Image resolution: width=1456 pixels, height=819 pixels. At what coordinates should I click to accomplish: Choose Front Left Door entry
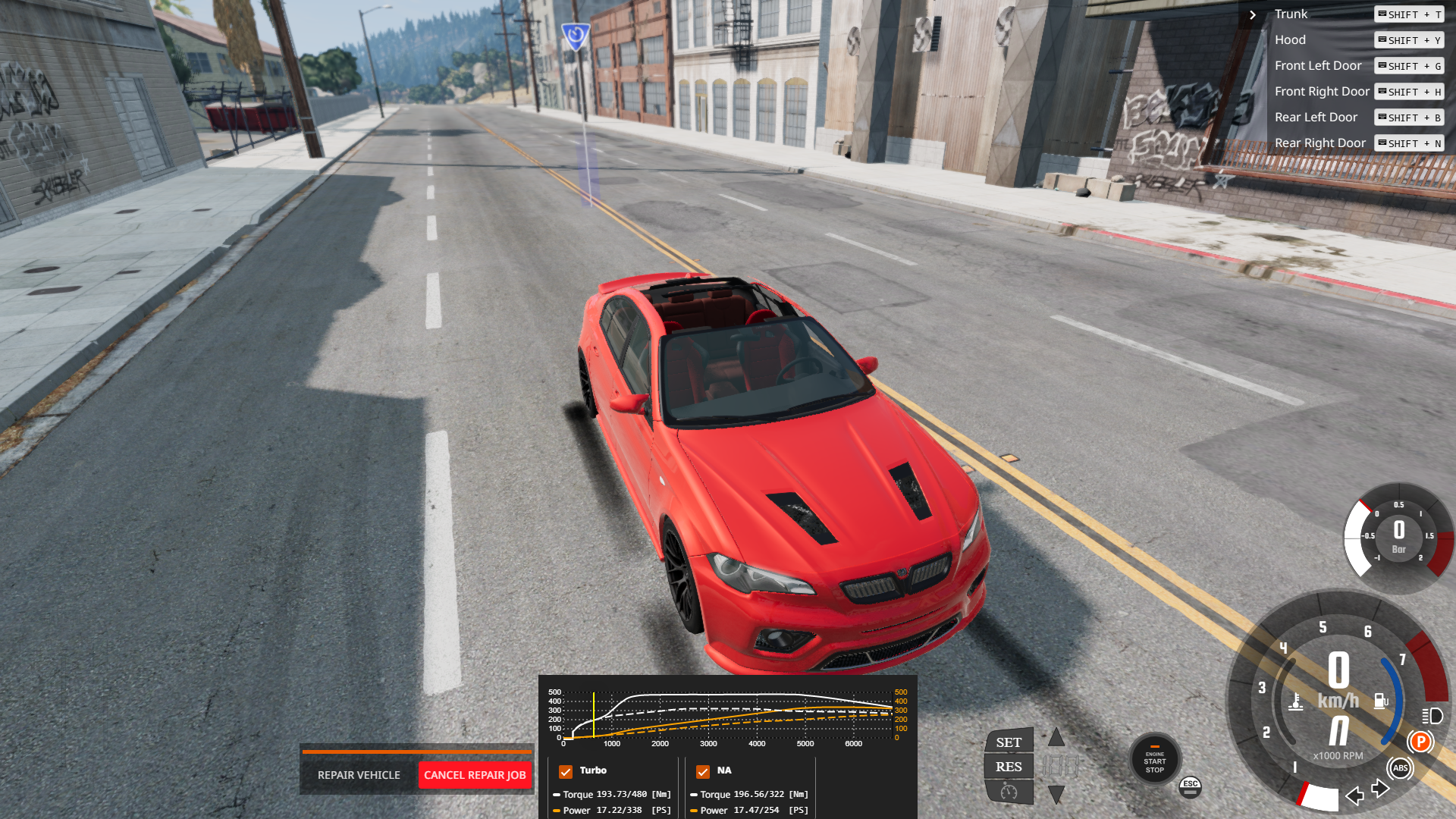[1318, 66]
